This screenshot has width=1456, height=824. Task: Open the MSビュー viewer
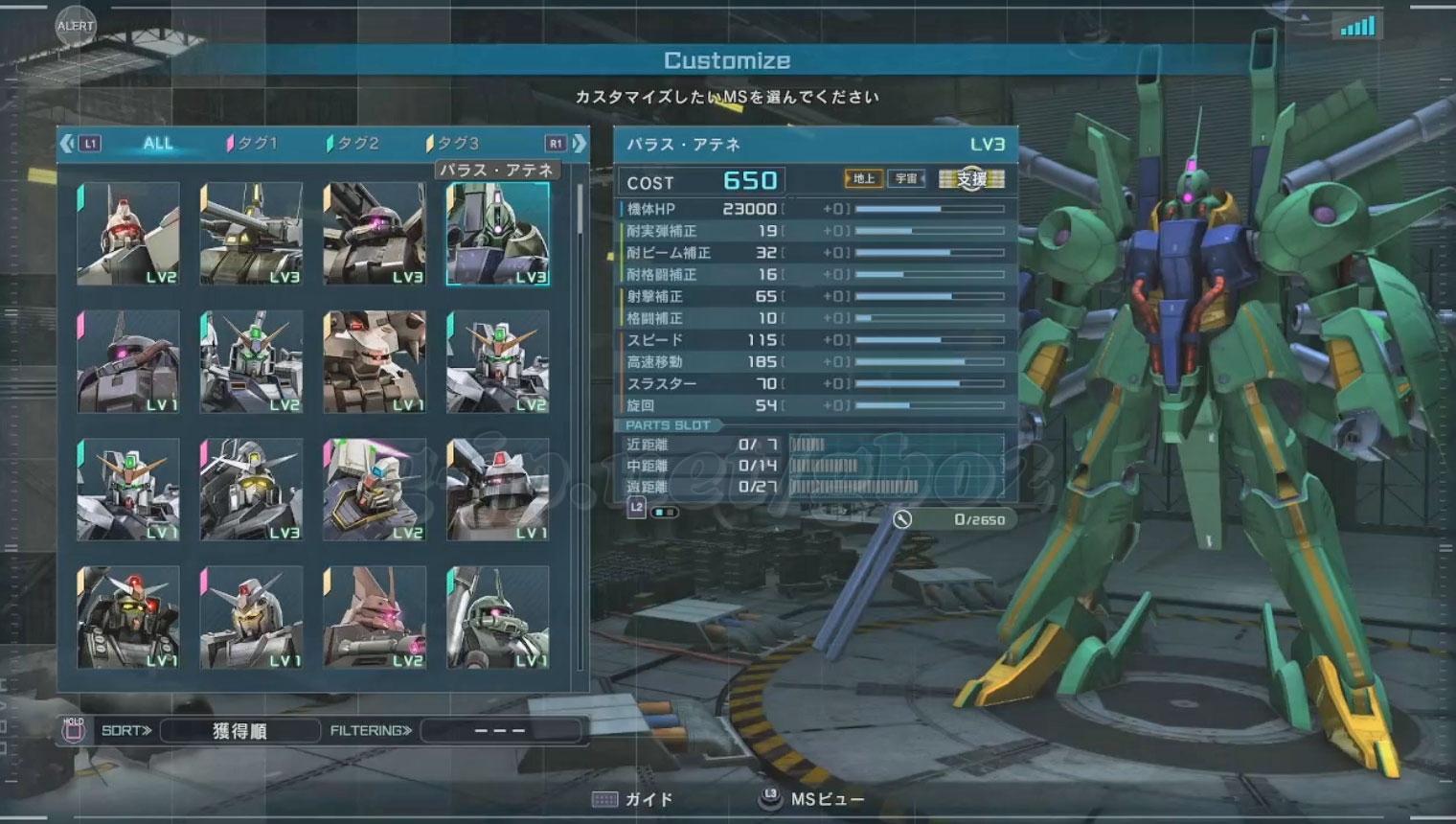[x=812, y=799]
